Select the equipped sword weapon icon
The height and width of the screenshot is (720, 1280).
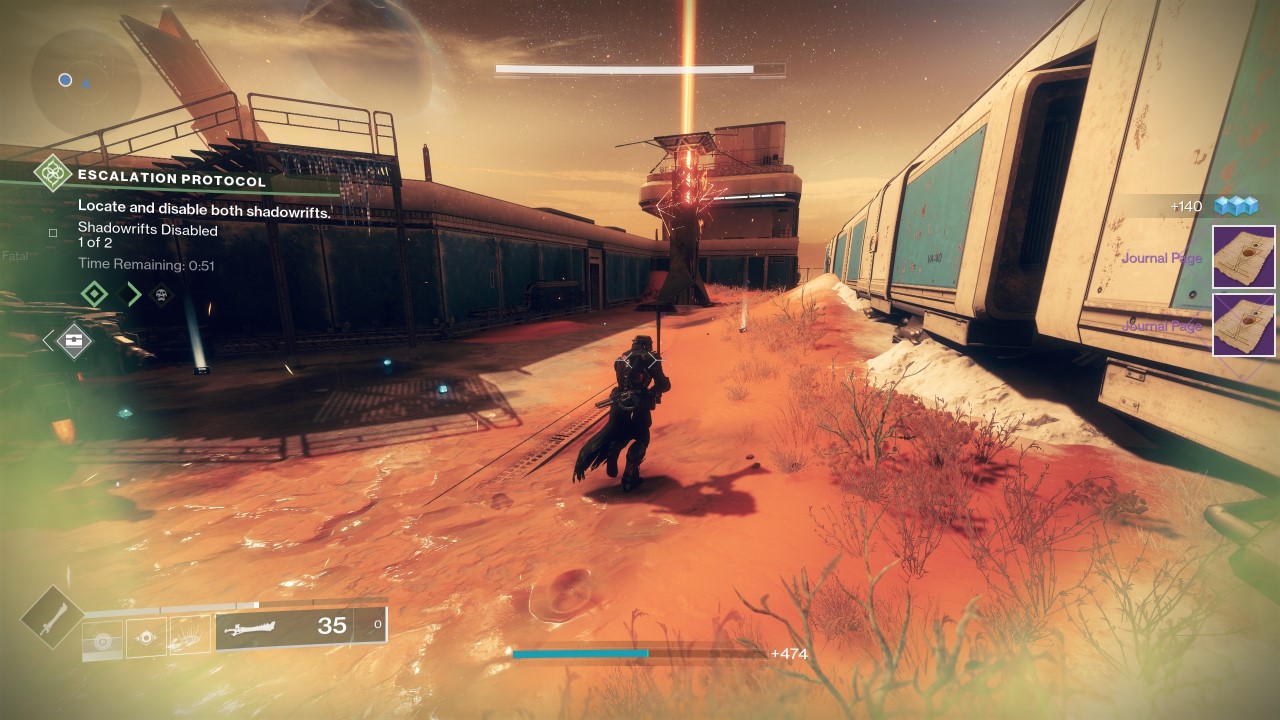tap(248, 627)
